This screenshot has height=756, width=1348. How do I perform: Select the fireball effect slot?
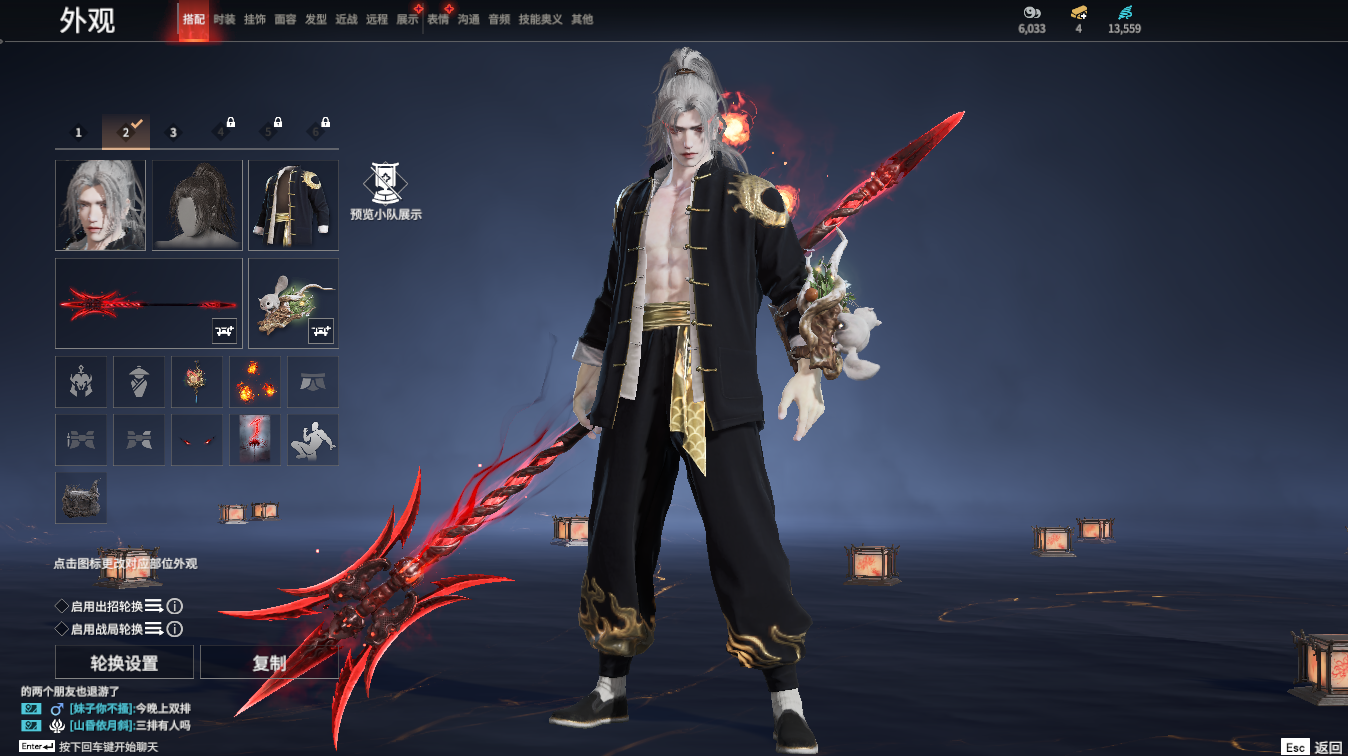pos(255,382)
